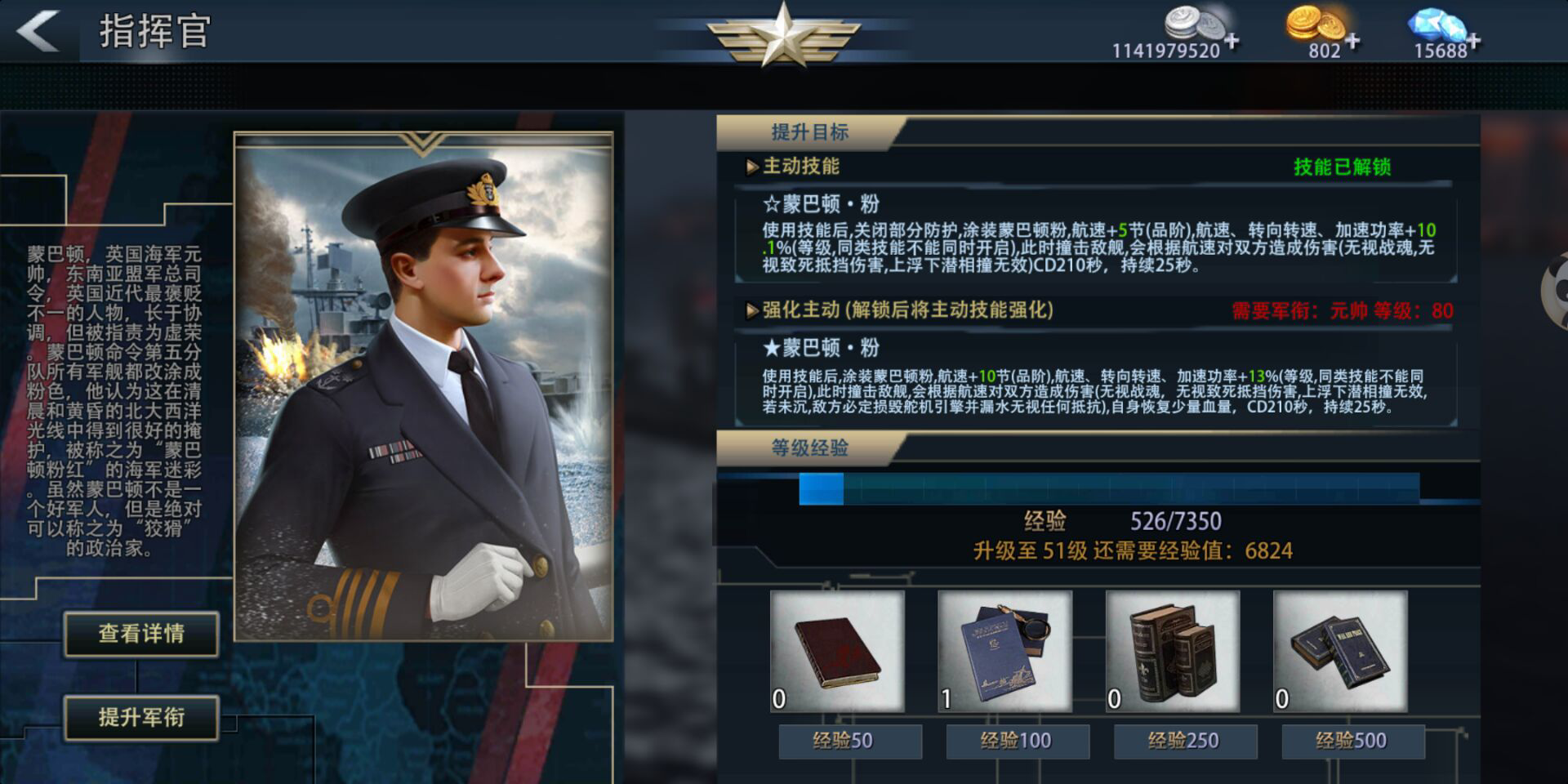Use the 经验250 button
Viewport: 1568px width, 784px height.
[x=1184, y=741]
